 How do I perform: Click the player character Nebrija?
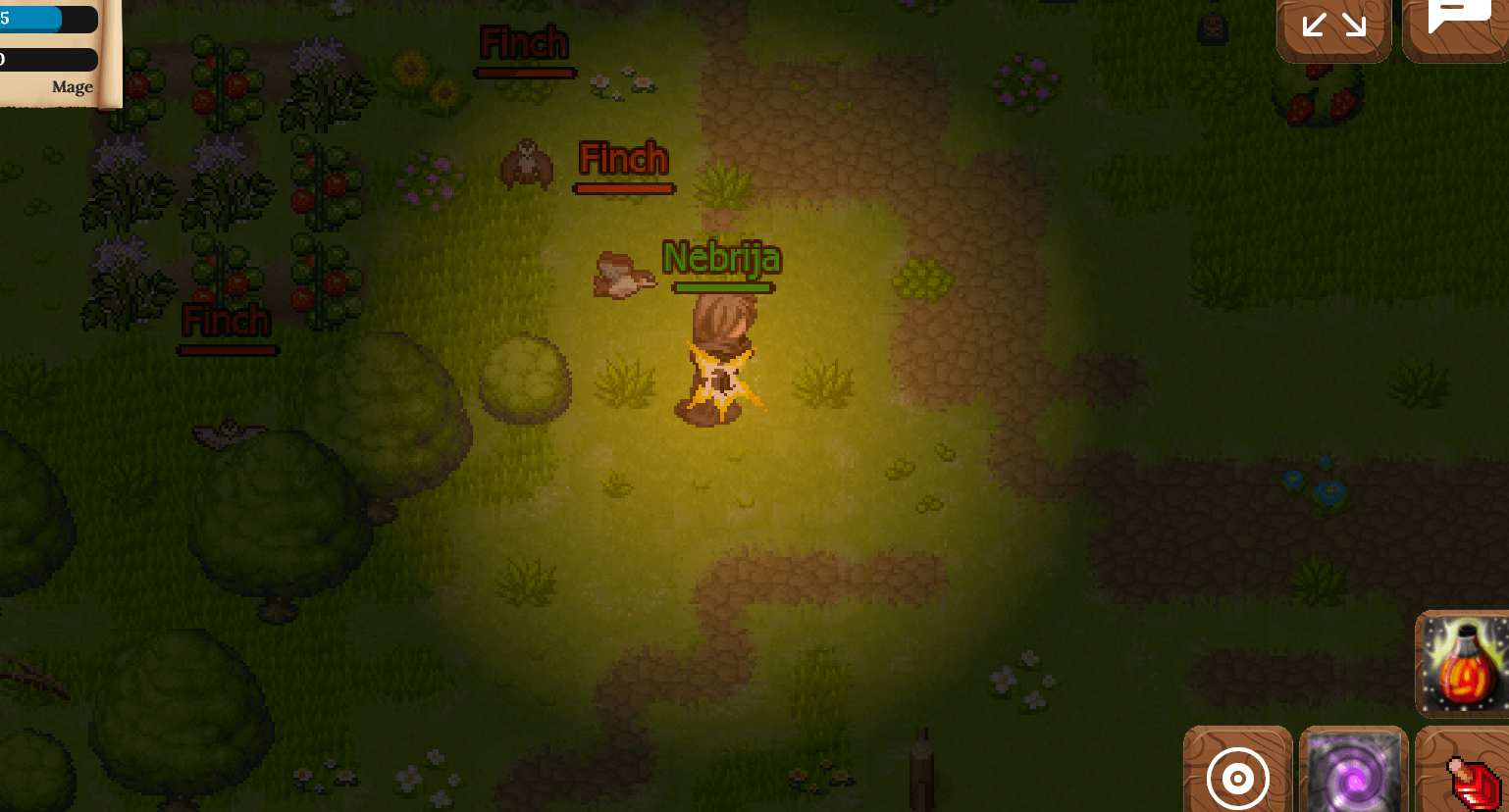(x=719, y=363)
